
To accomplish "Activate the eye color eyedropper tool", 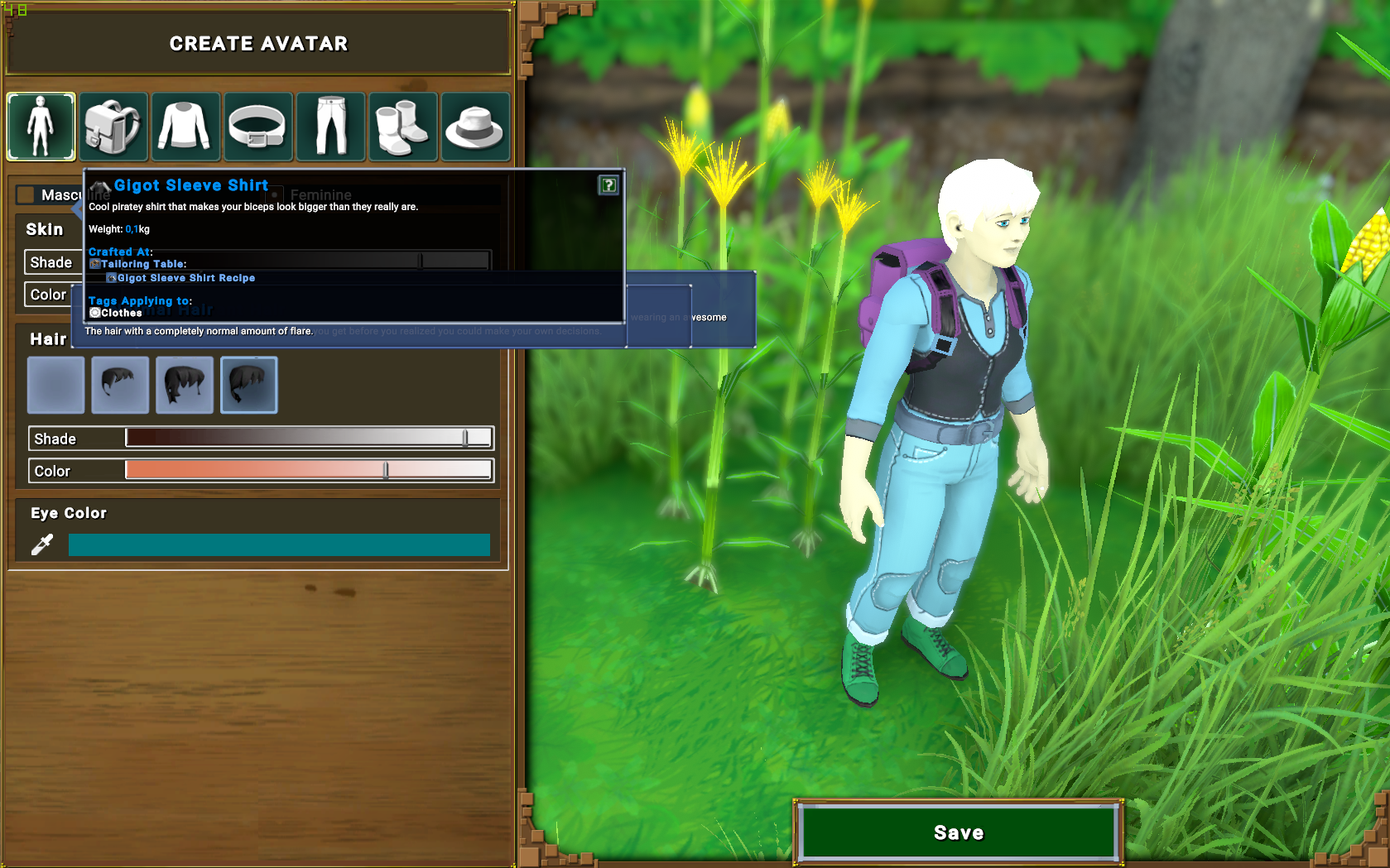I will pos(42,544).
